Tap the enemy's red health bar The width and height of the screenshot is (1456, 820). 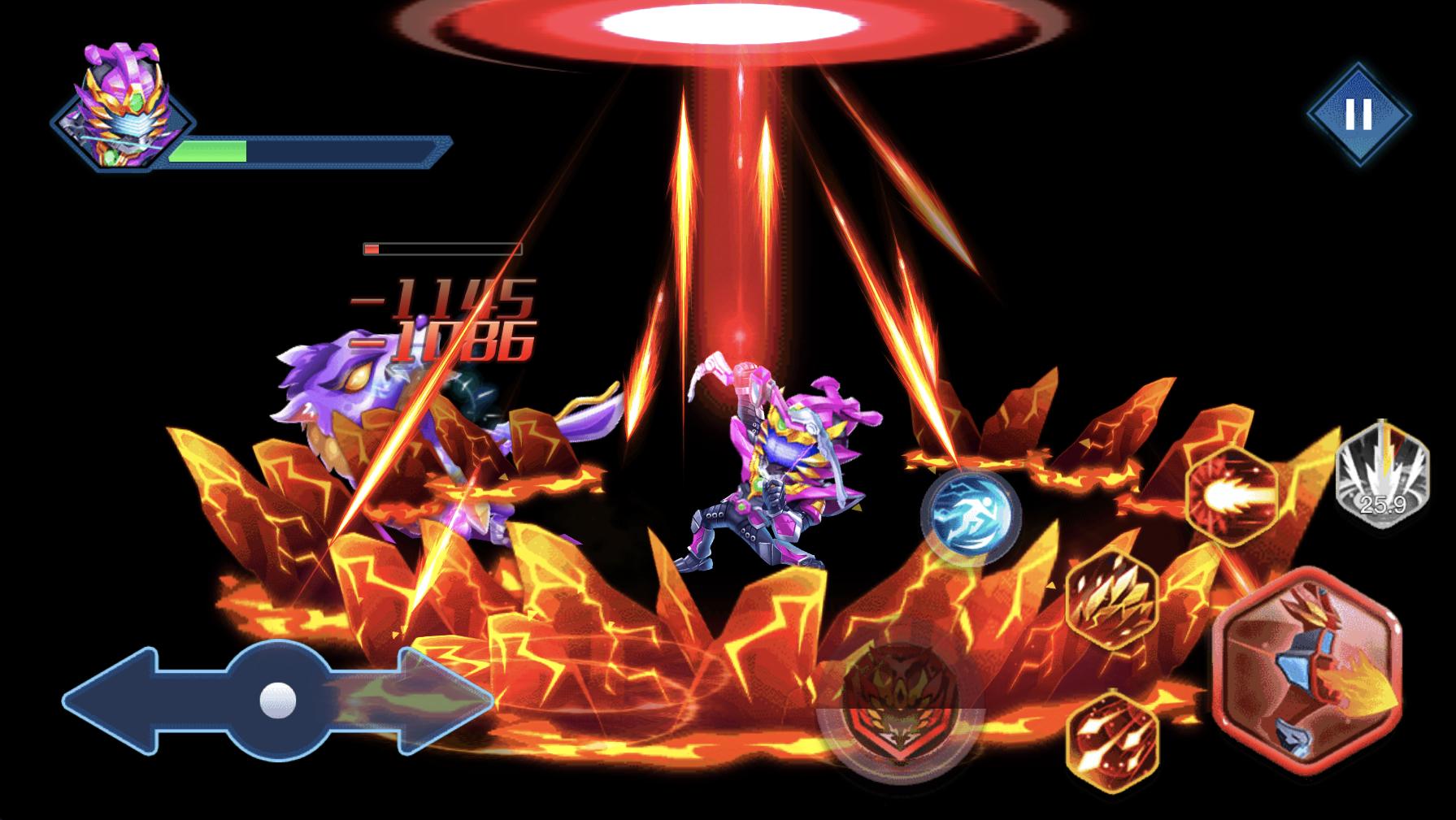click(439, 248)
